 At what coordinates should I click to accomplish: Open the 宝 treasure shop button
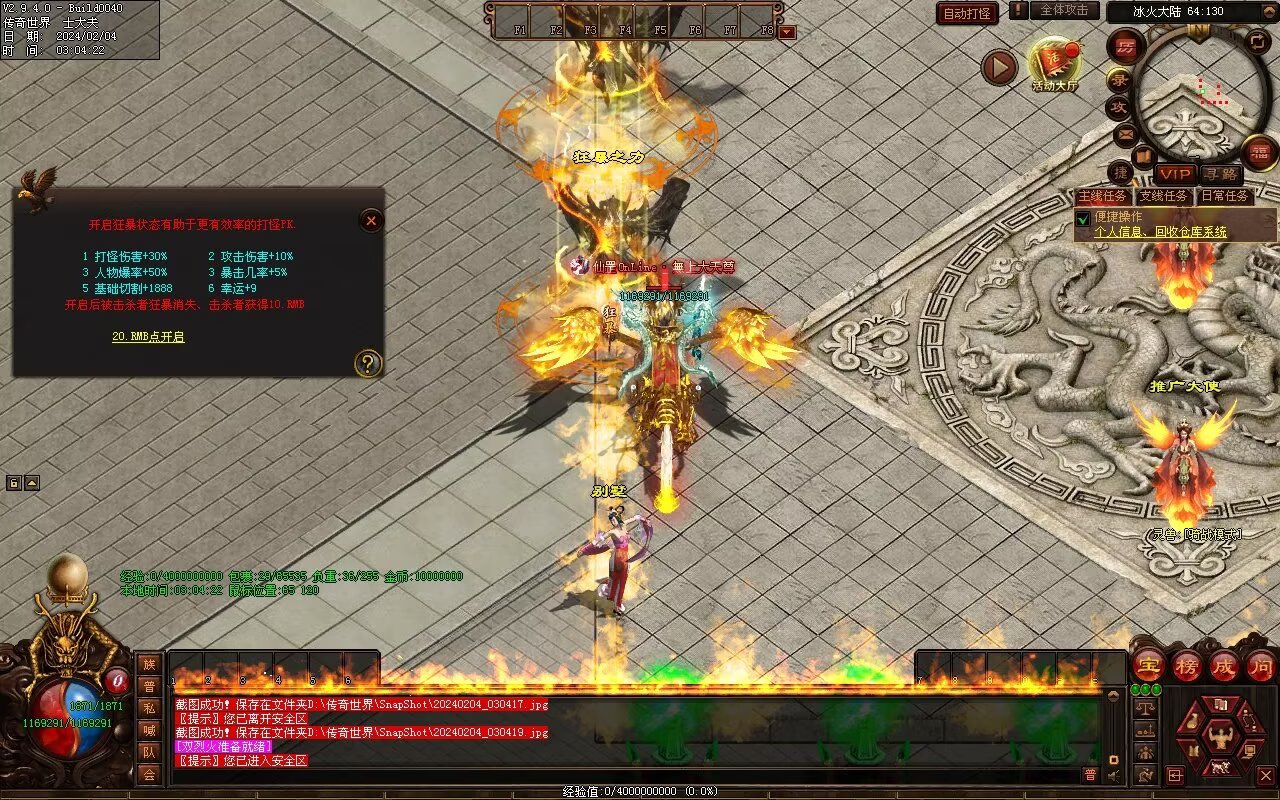tap(1149, 665)
